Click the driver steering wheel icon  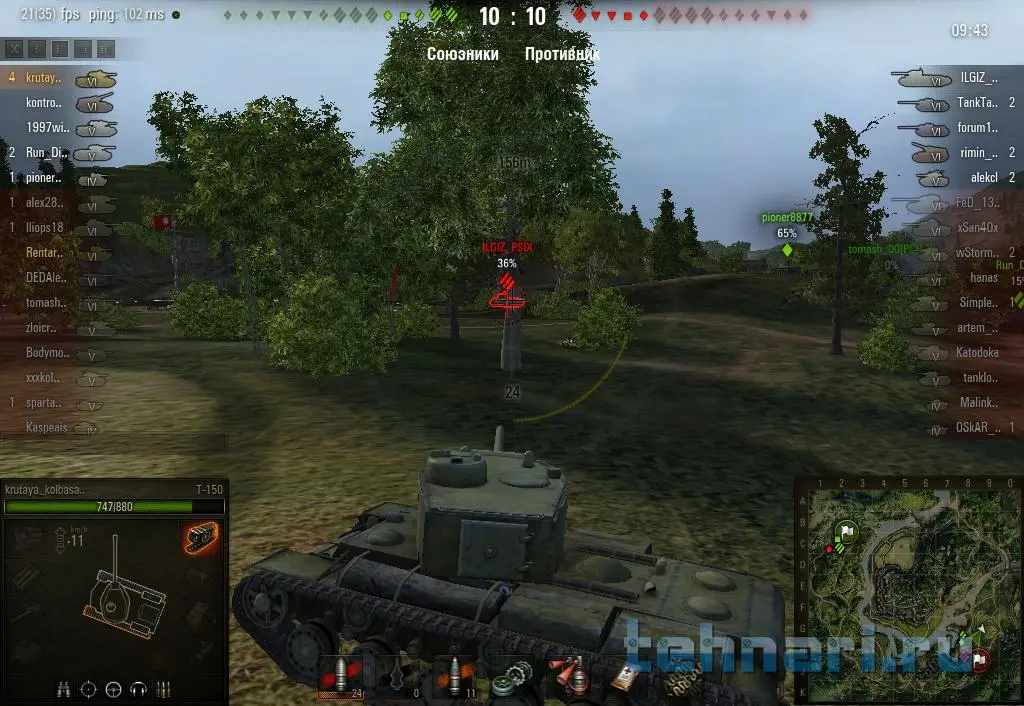pyautogui.click(x=113, y=688)
